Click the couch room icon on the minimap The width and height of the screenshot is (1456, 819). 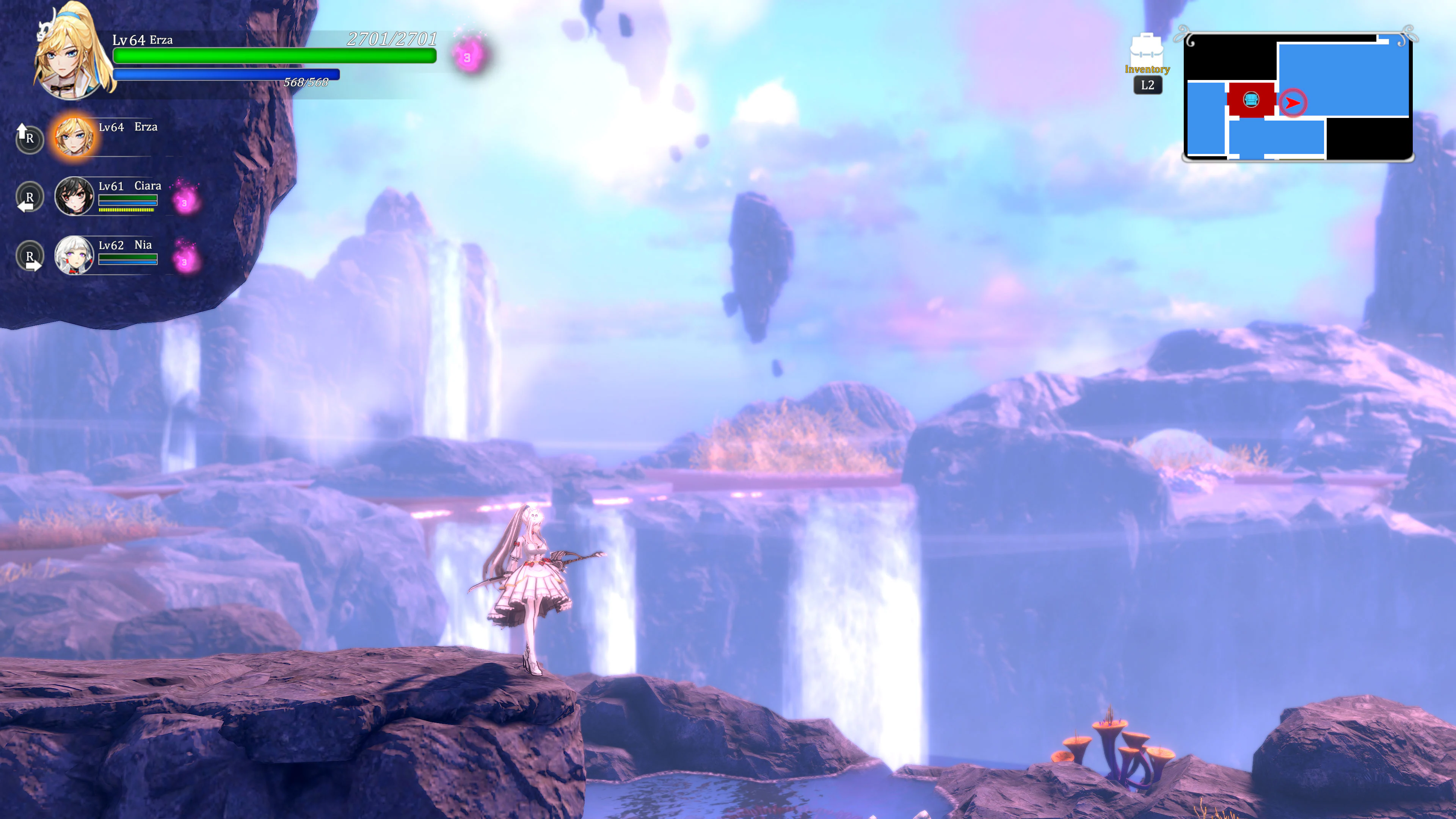pyautogui.click(x=1251, y=99)
